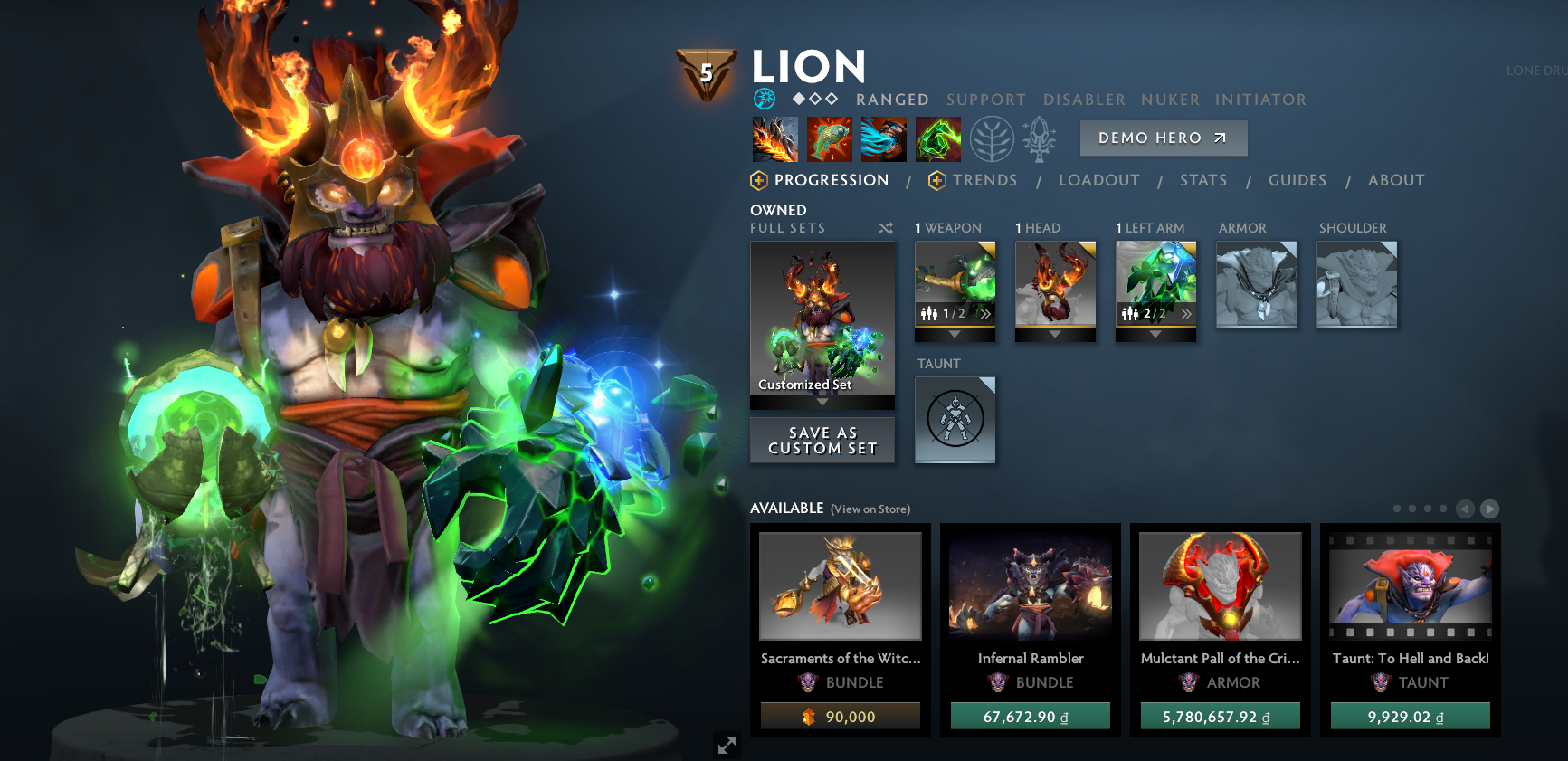Shuffle the Full Sets selection
Viewport: 1568px width, 761px height.
pos(885,229)
